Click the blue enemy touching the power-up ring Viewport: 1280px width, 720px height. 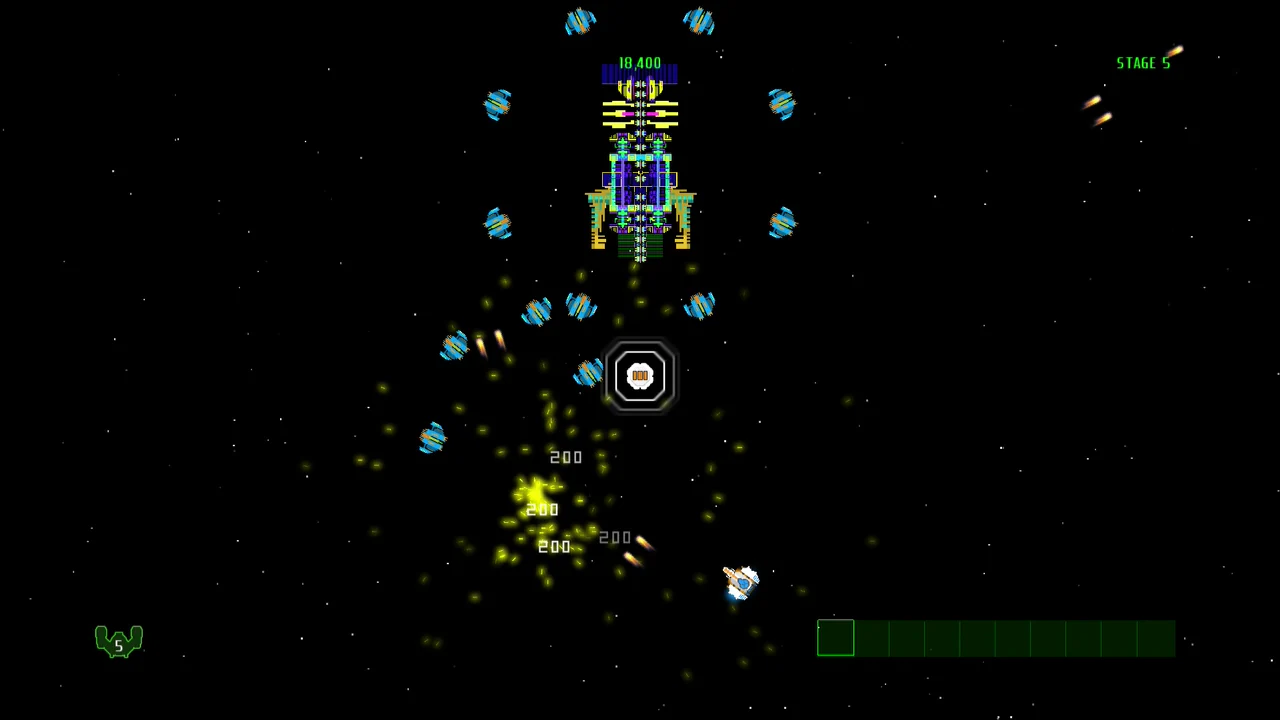(589, 374)
